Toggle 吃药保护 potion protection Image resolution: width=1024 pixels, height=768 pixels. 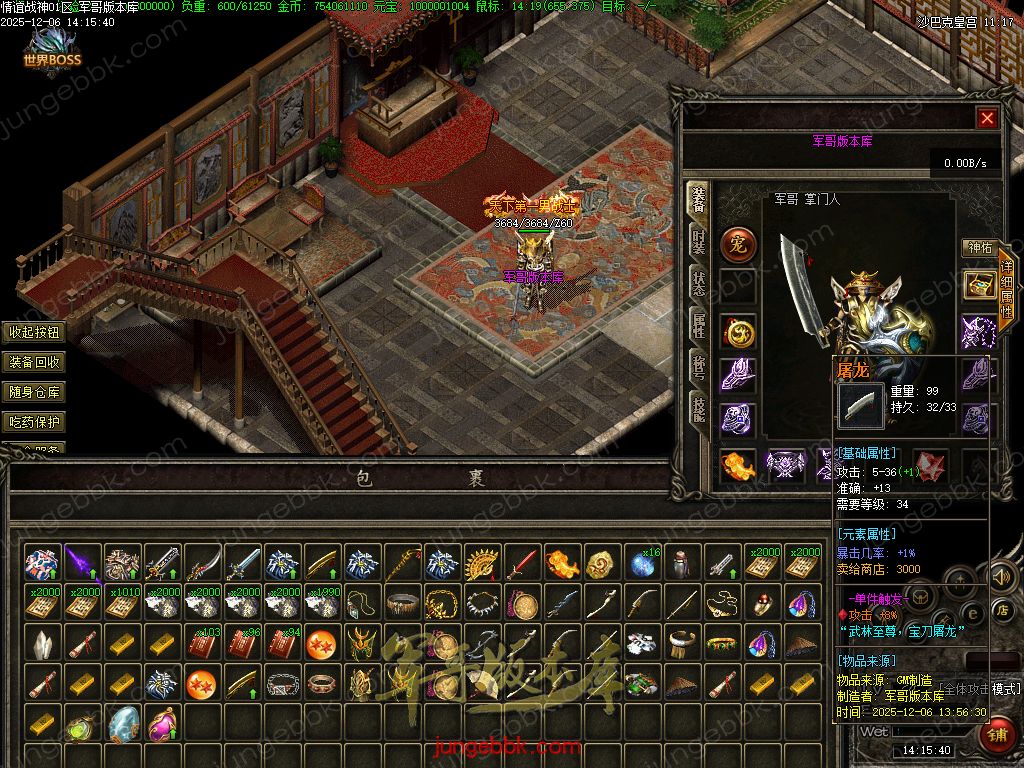tap(35, 422)
